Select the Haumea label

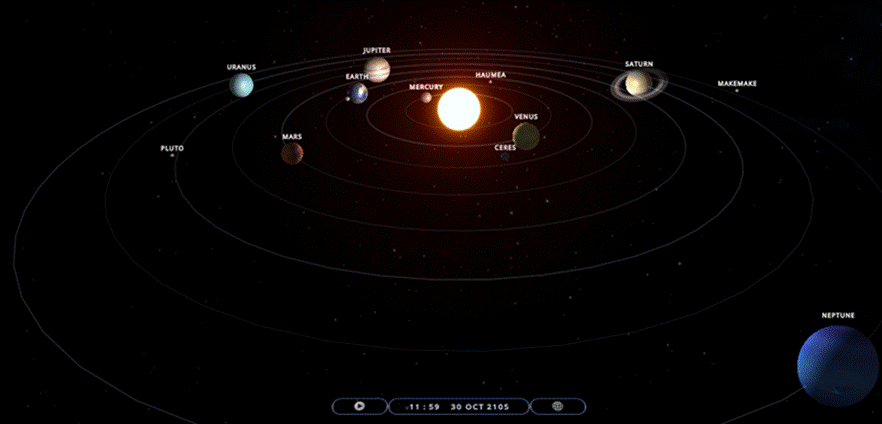coord(491,75)
